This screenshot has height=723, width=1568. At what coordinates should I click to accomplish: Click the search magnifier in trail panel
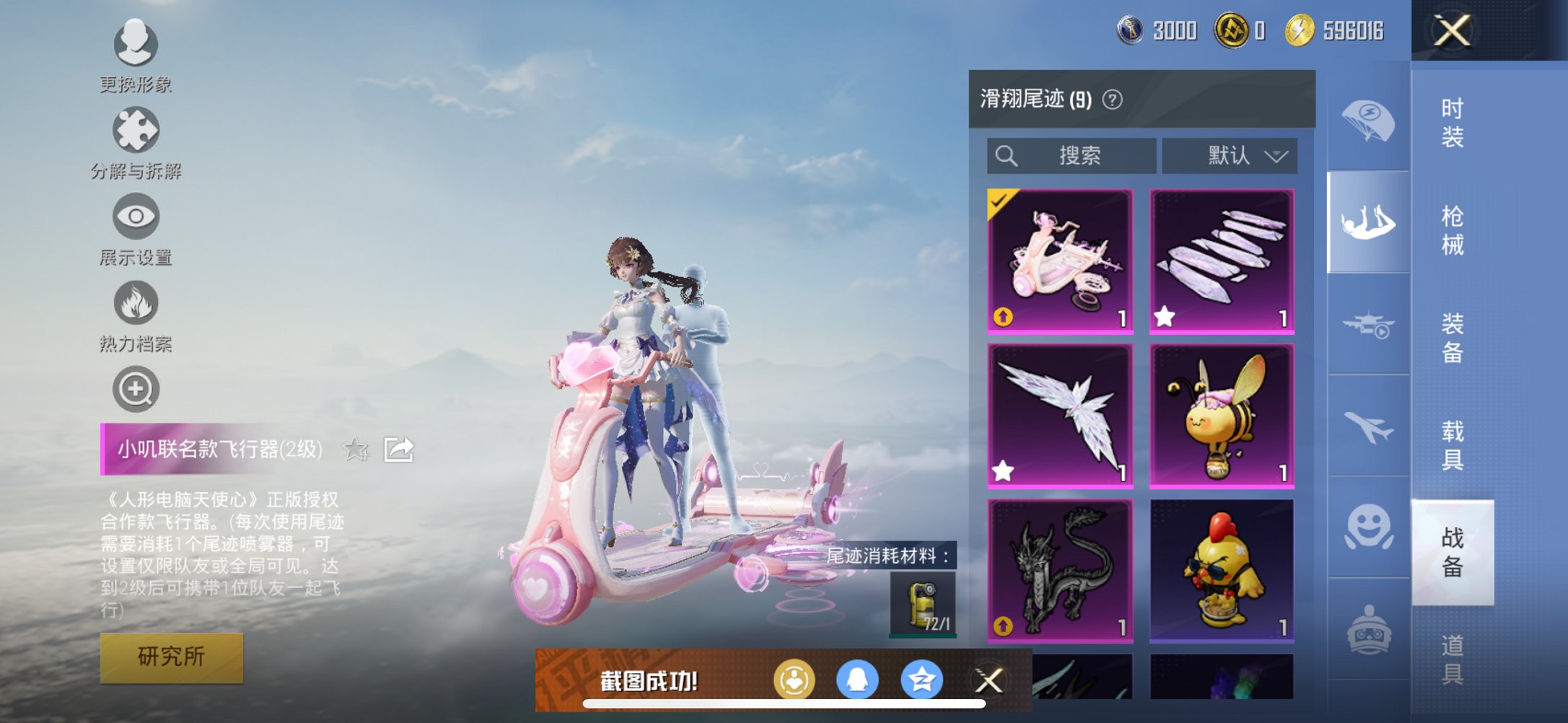1006,156
